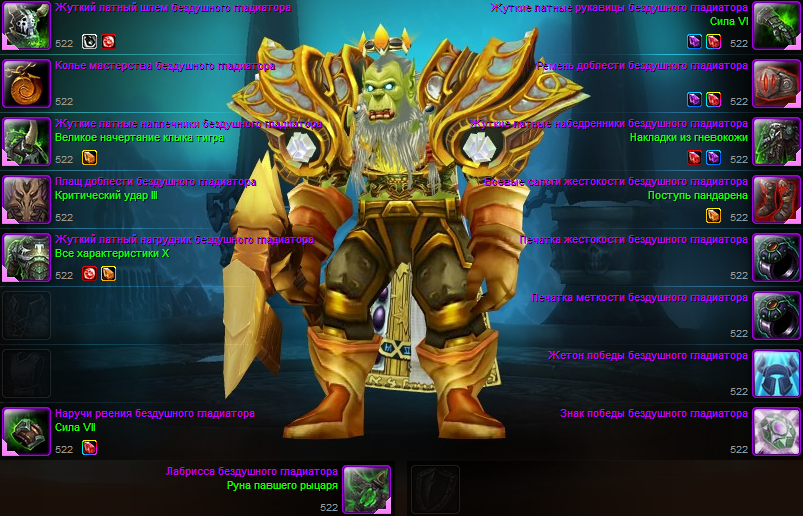This screenshot has width=803, height=516.
Task: Select the silver badge trinket icon
Action: [x=776, y=431]
